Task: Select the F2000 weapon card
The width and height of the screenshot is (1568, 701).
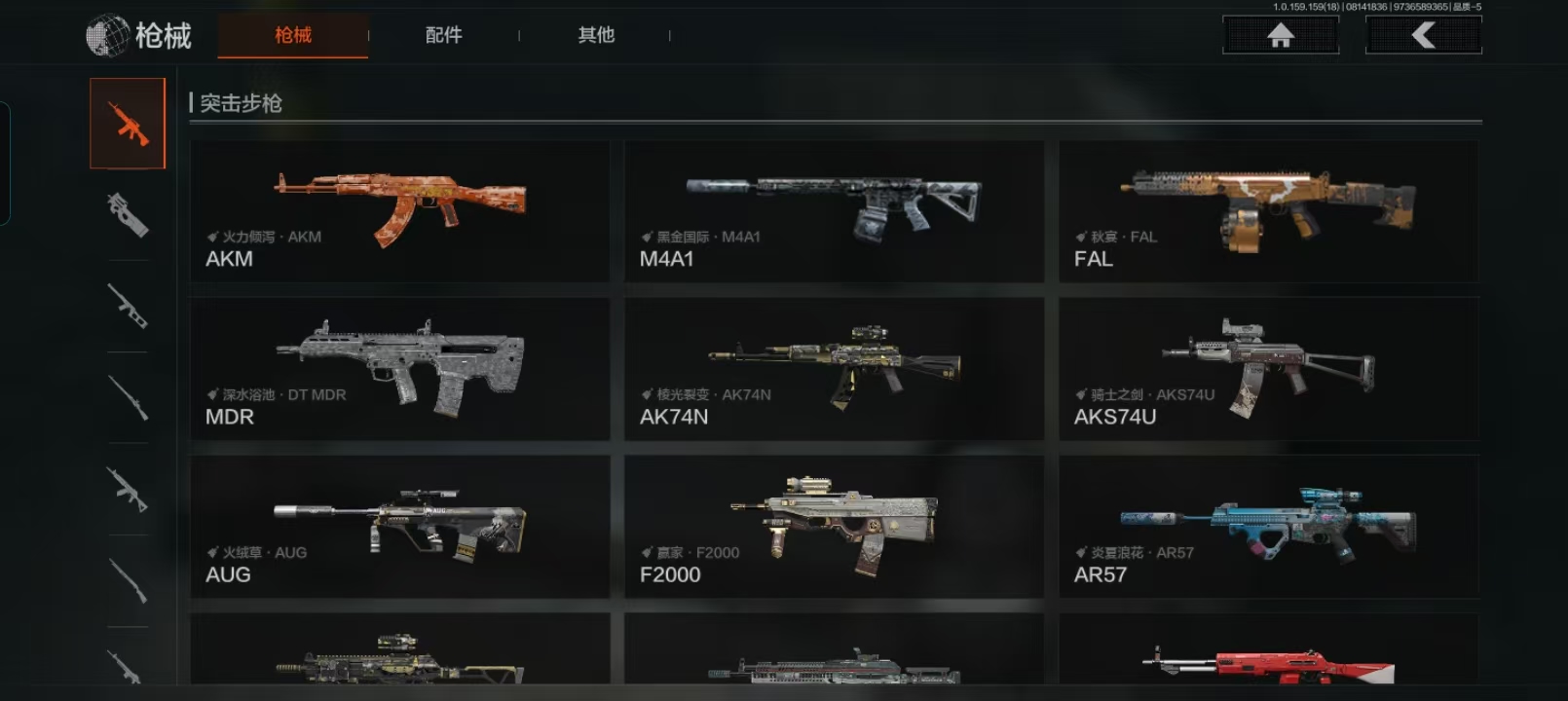Action: (834, 527)
